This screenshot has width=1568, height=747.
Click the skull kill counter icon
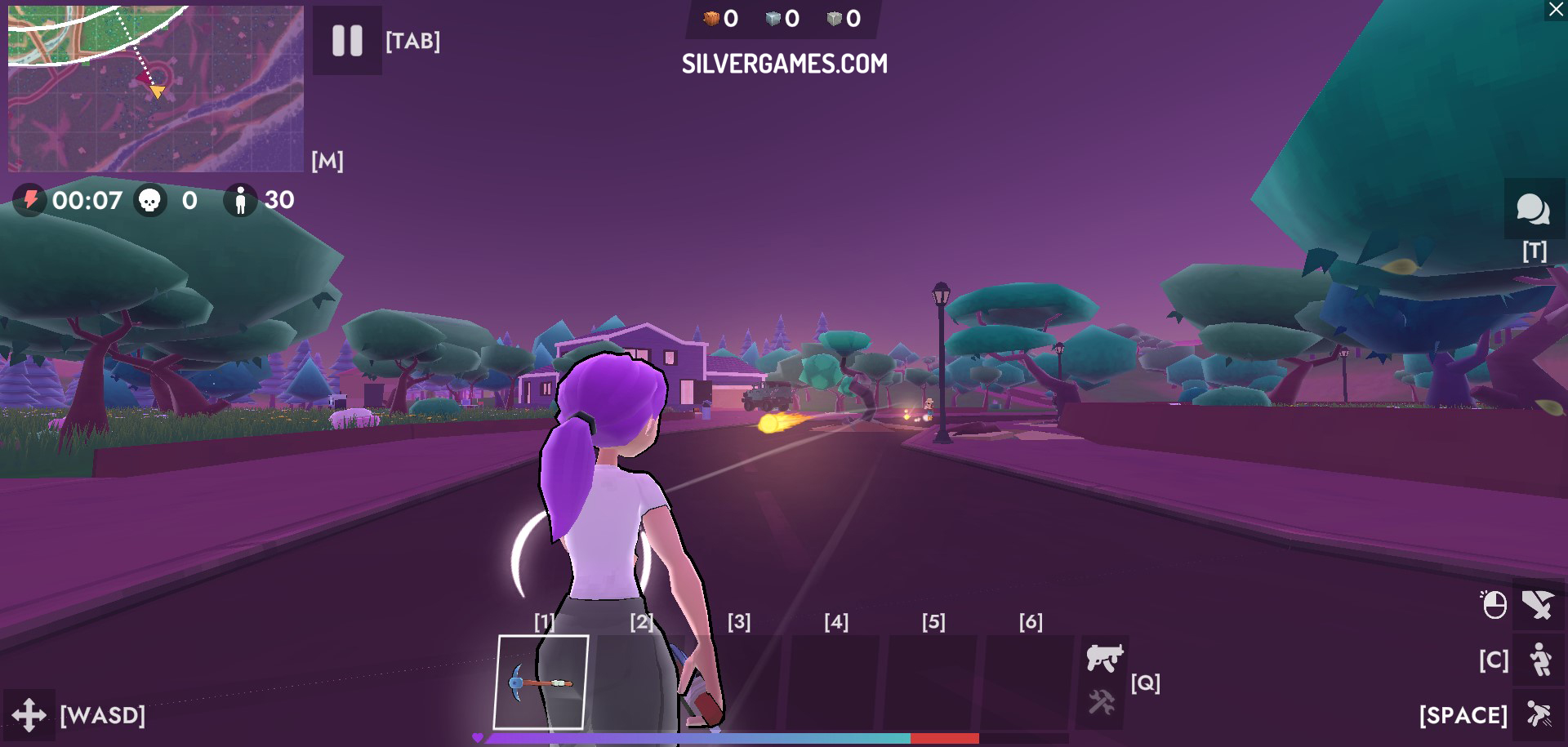[151, 200]
